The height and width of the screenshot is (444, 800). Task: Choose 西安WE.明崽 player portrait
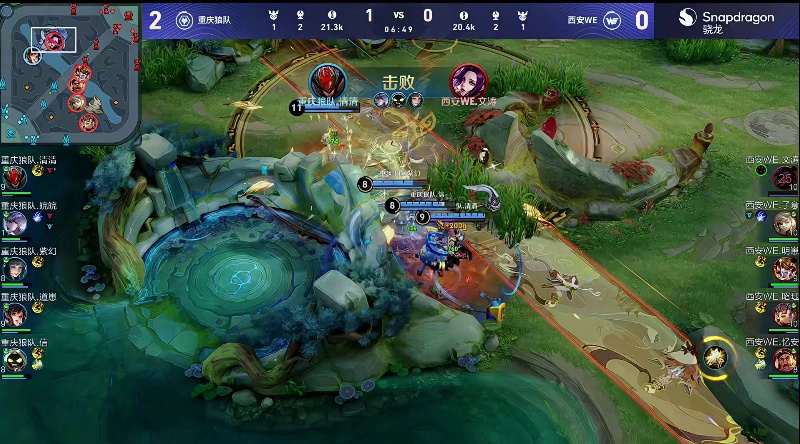click(783, 269)
